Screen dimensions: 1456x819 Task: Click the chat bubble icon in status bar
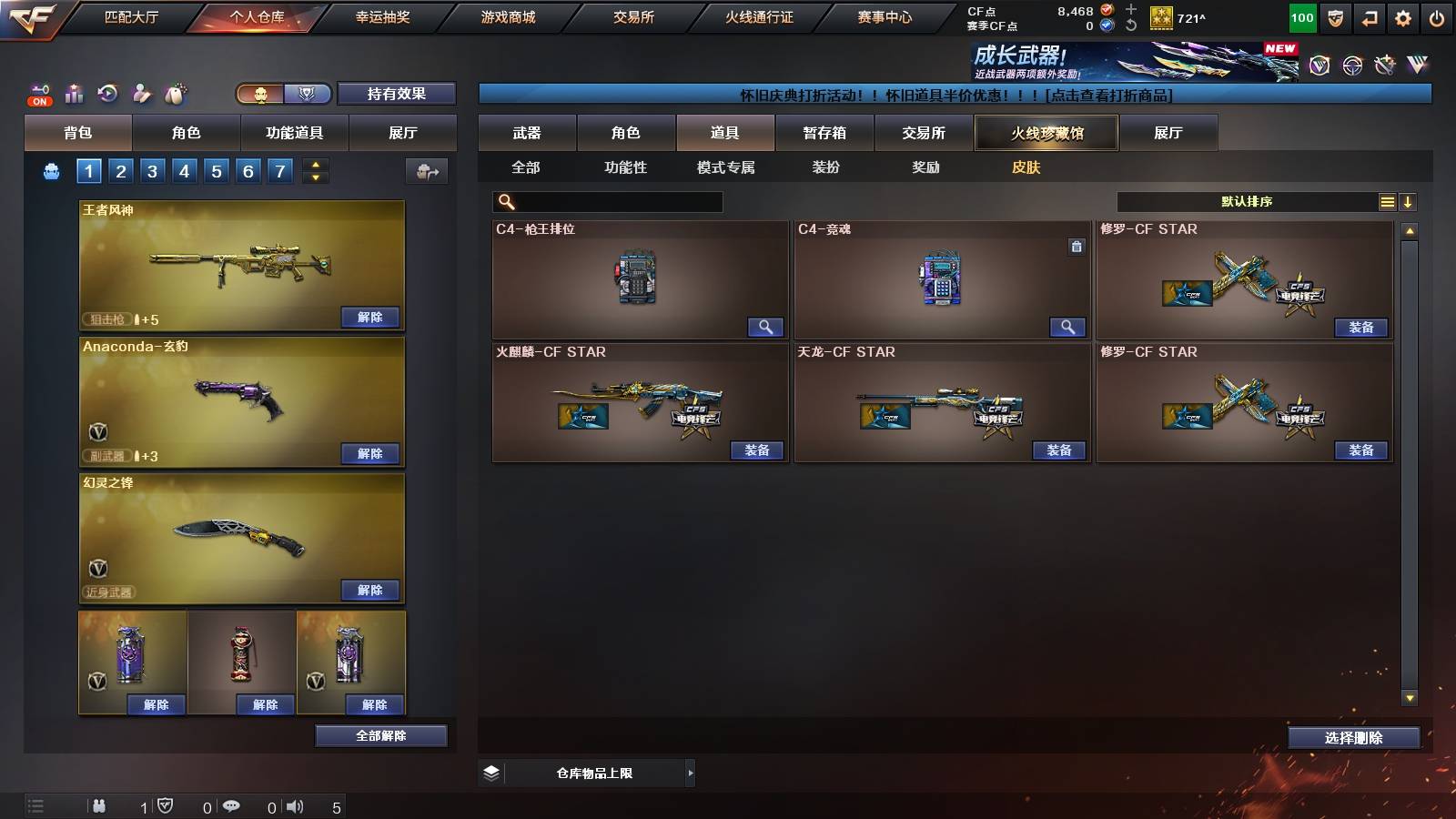coord(230,806)
